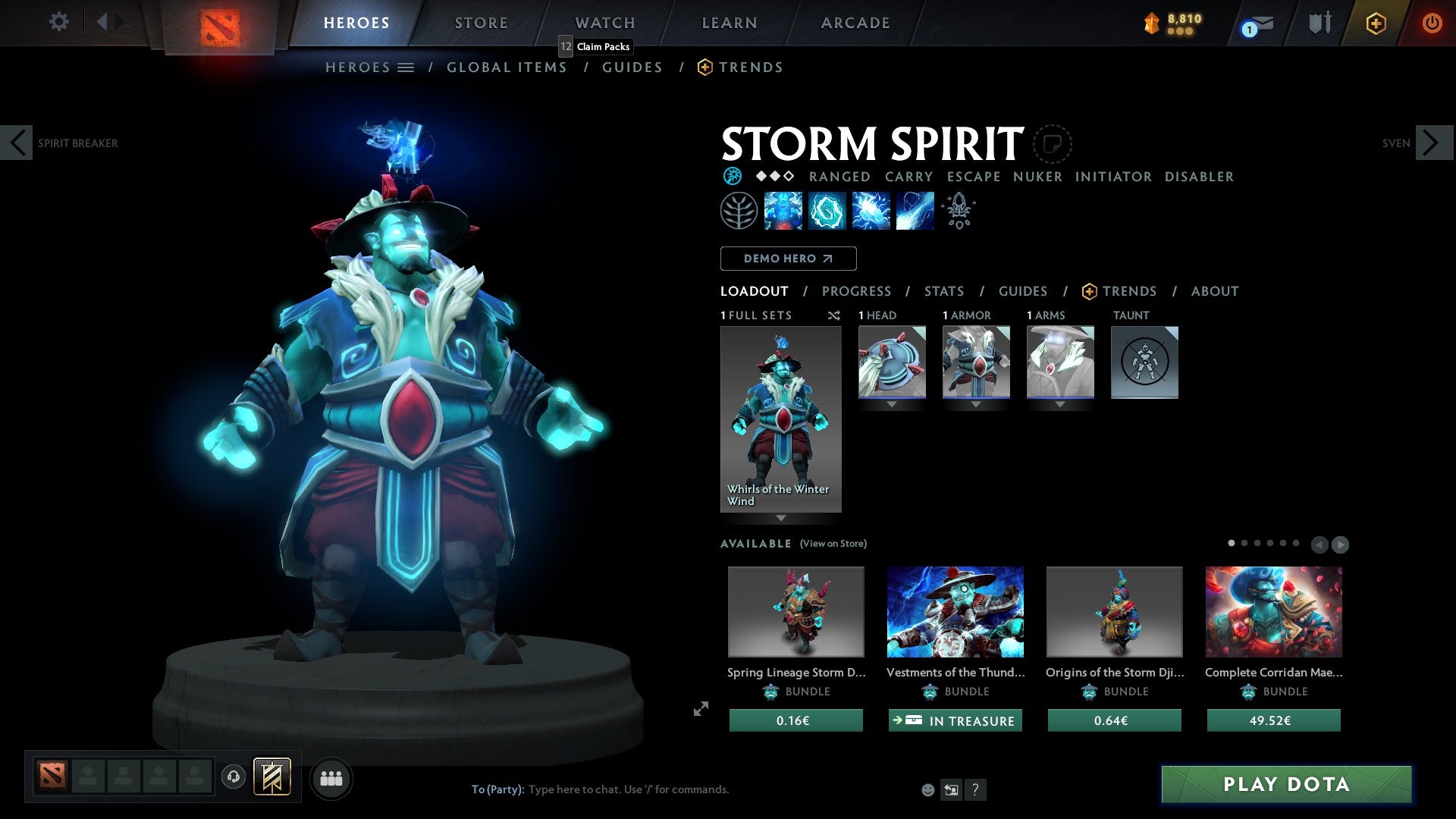
Task: Expand the equipped HEAD item slot arrow
Action: coord(892,404)
